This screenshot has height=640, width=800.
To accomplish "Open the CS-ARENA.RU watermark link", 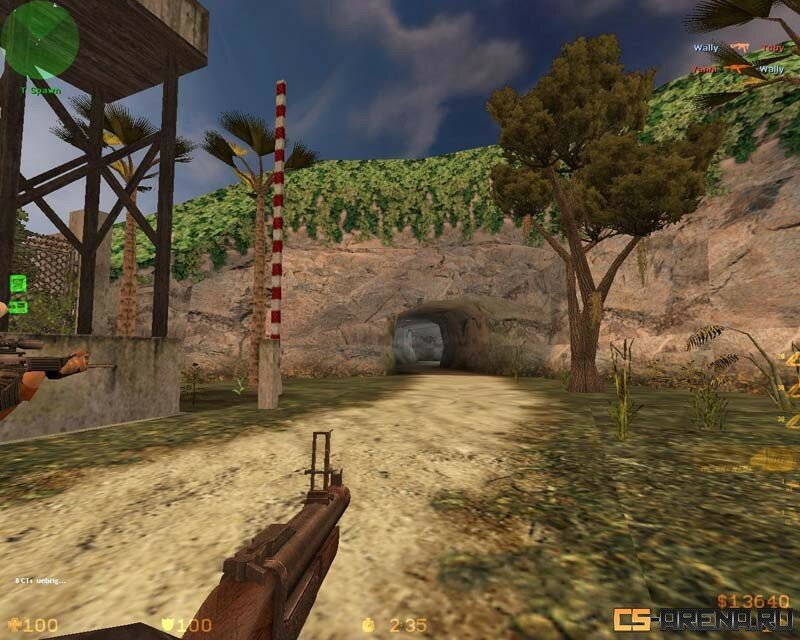I will [x=704, y=620].
